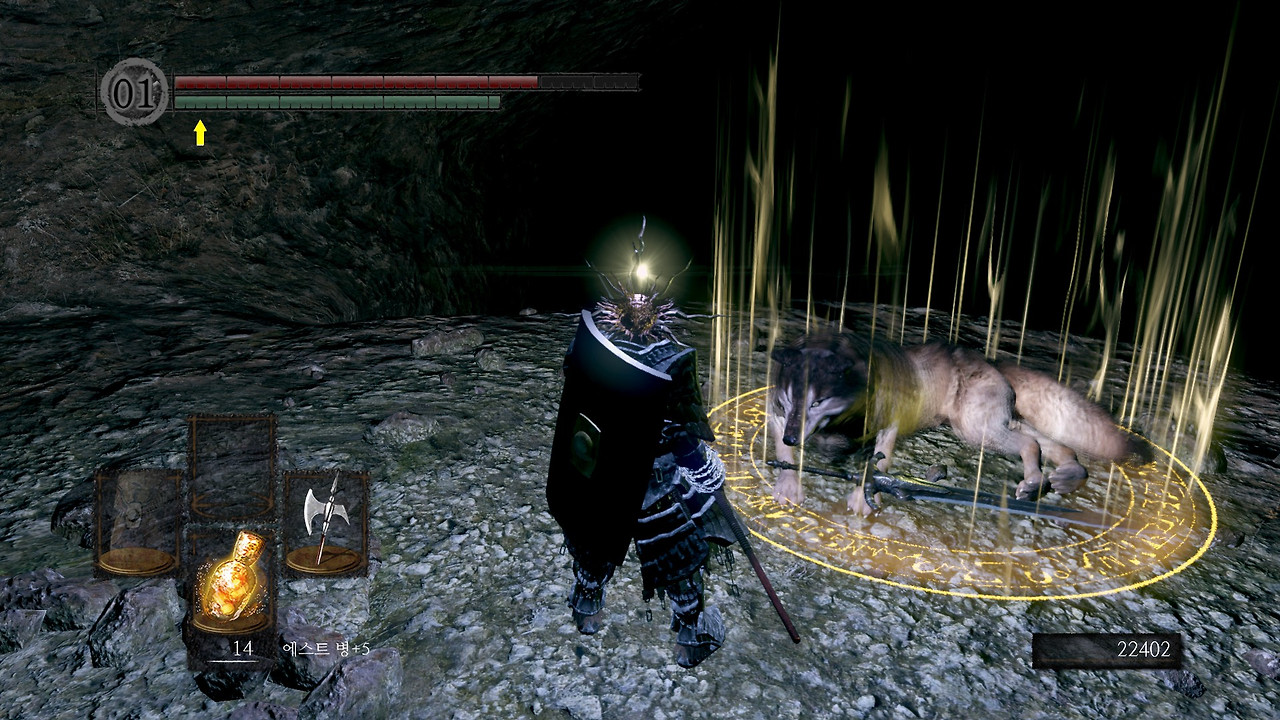Select the halberd right-hand weapon slot

click(326, 522)
